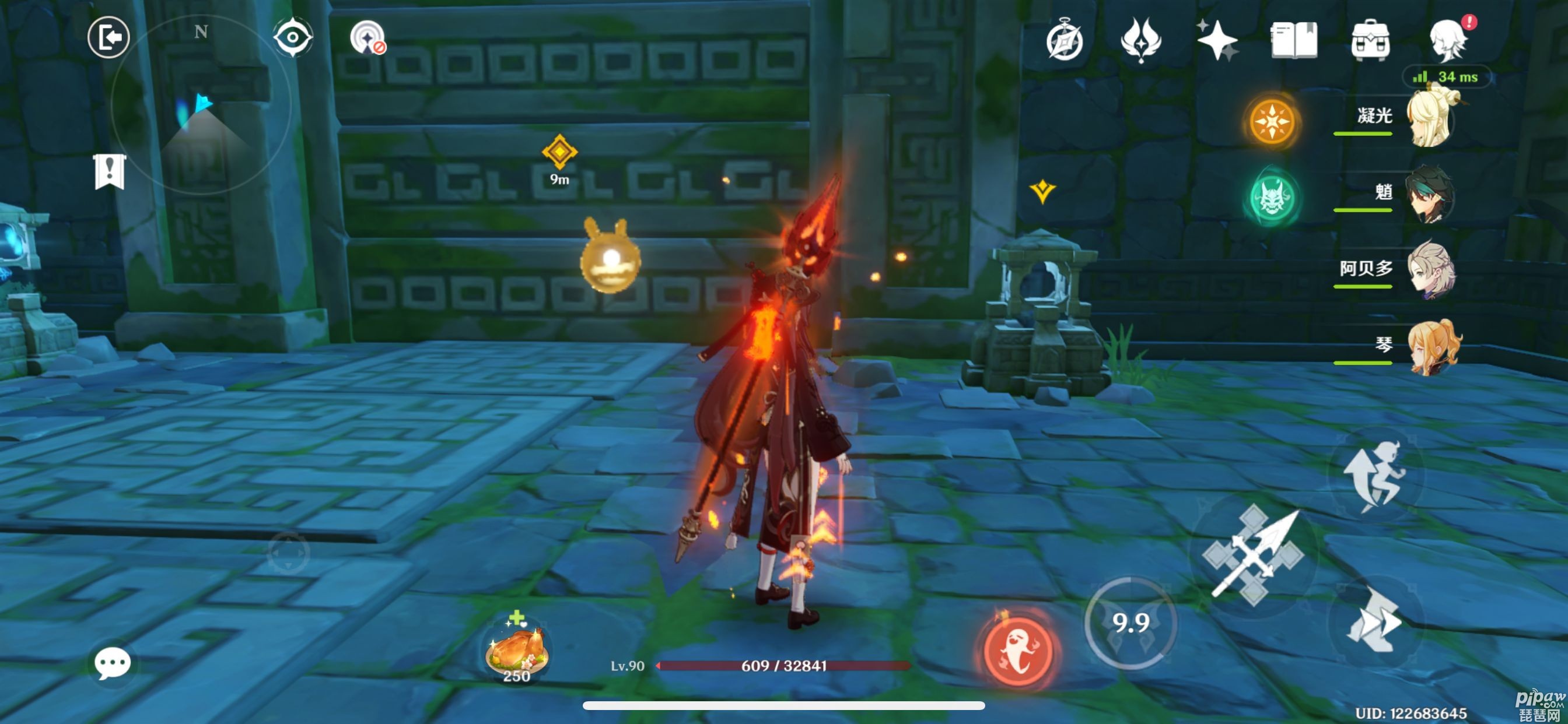The width and height of the screenshot is (1568, 724).
Task: Open the wish four-pointed star icon
Action: pos(1217,41)
